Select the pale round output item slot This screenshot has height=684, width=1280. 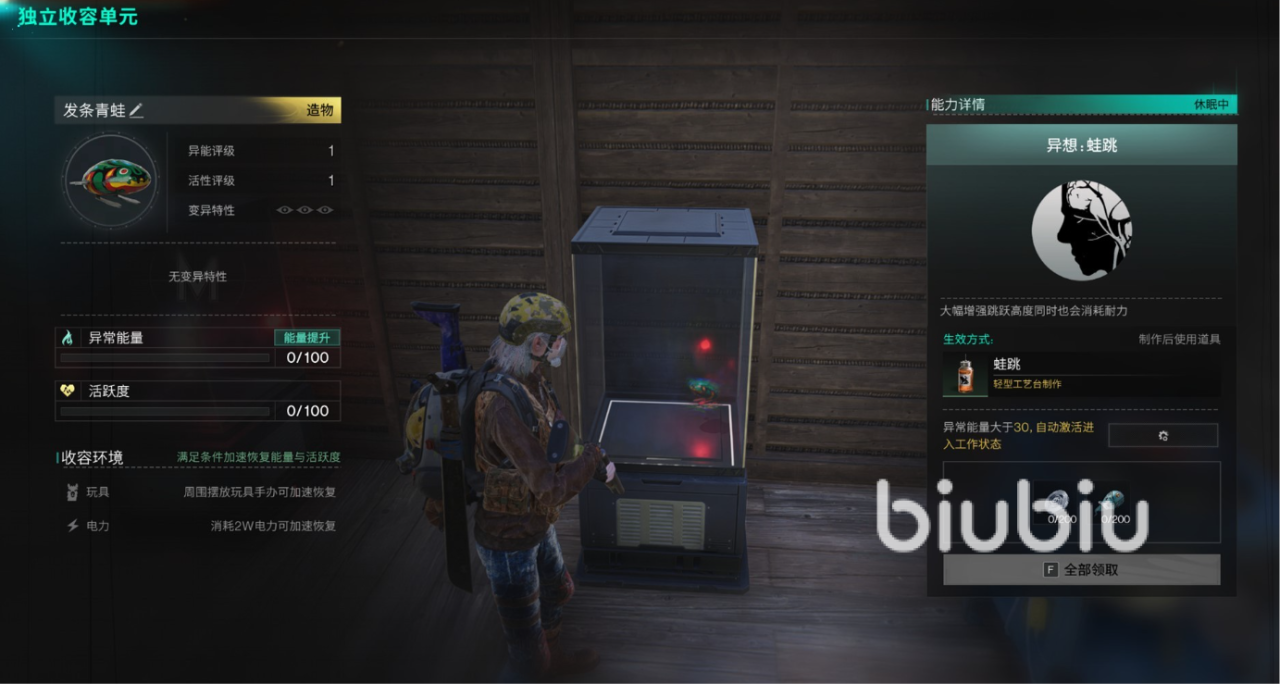point(1061,503)
